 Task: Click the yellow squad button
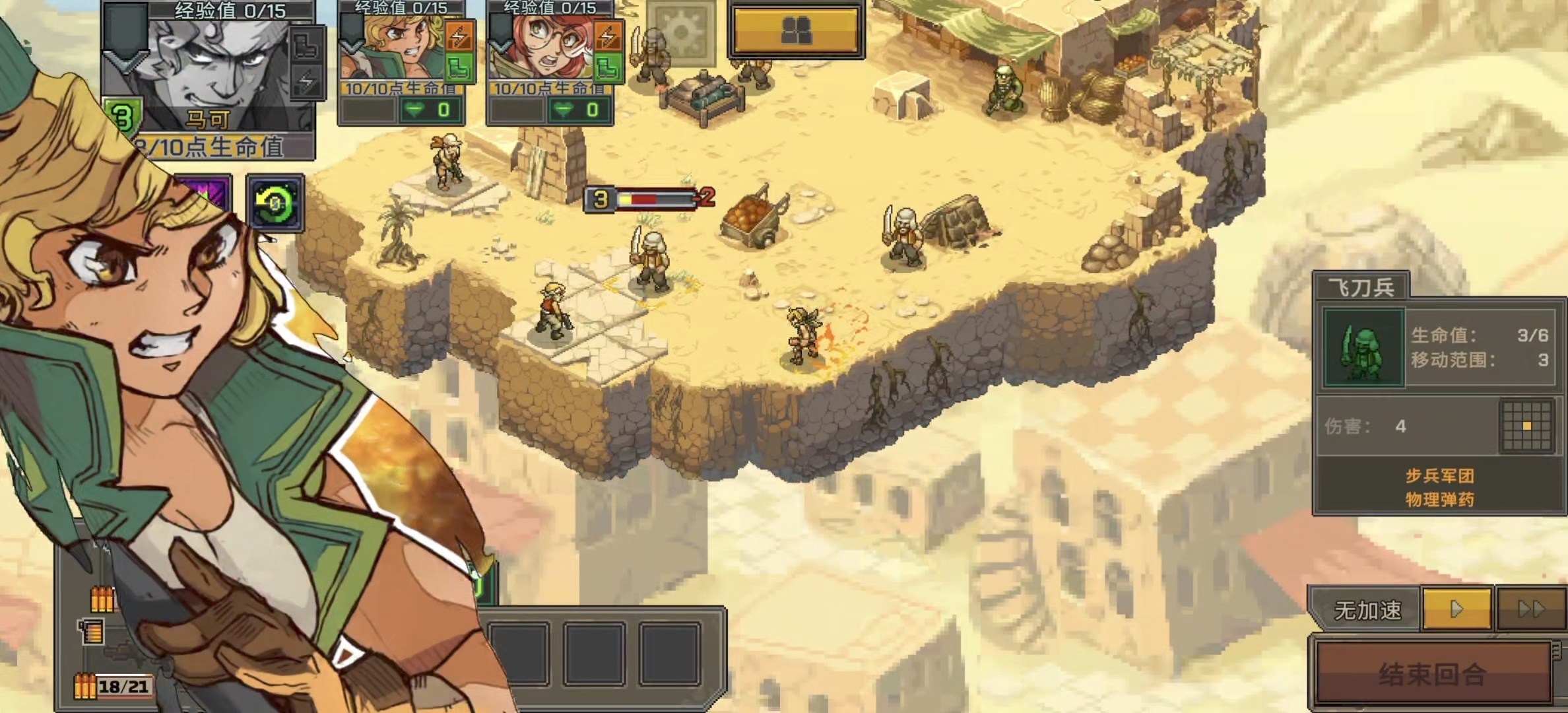(796, 31)
